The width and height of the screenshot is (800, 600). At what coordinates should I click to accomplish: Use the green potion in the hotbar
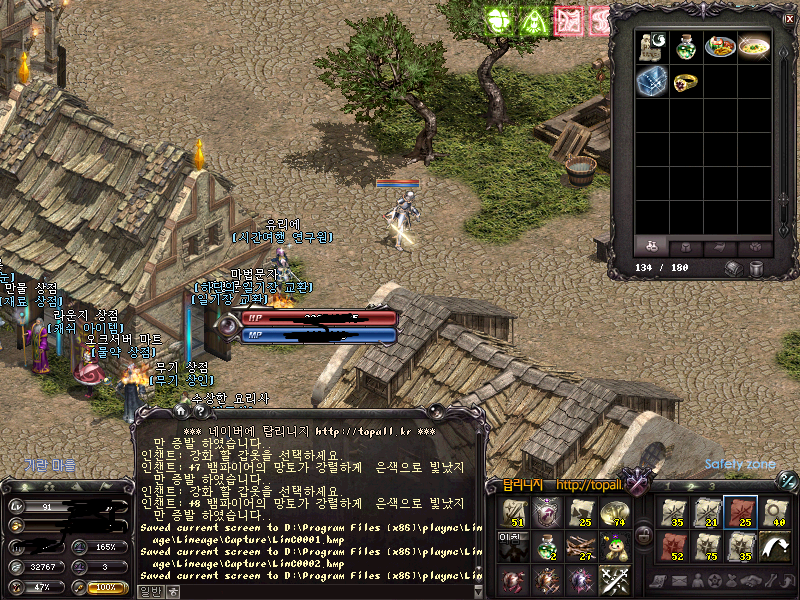tap(547, 546)
